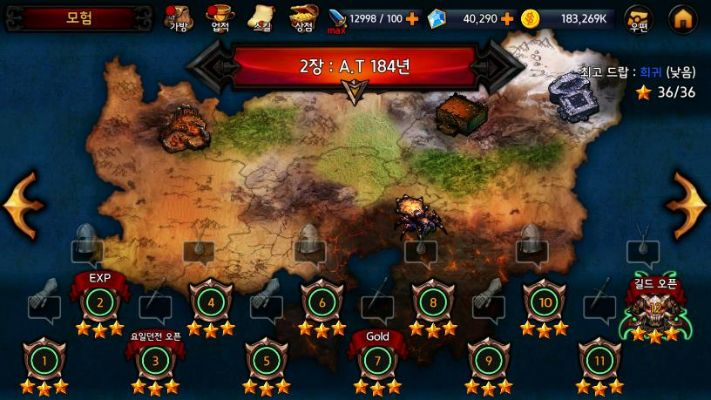The height and width of the screenshot is (400, 711).
Task: Open the achievements (업적) icon
Action: pos(218,17)
